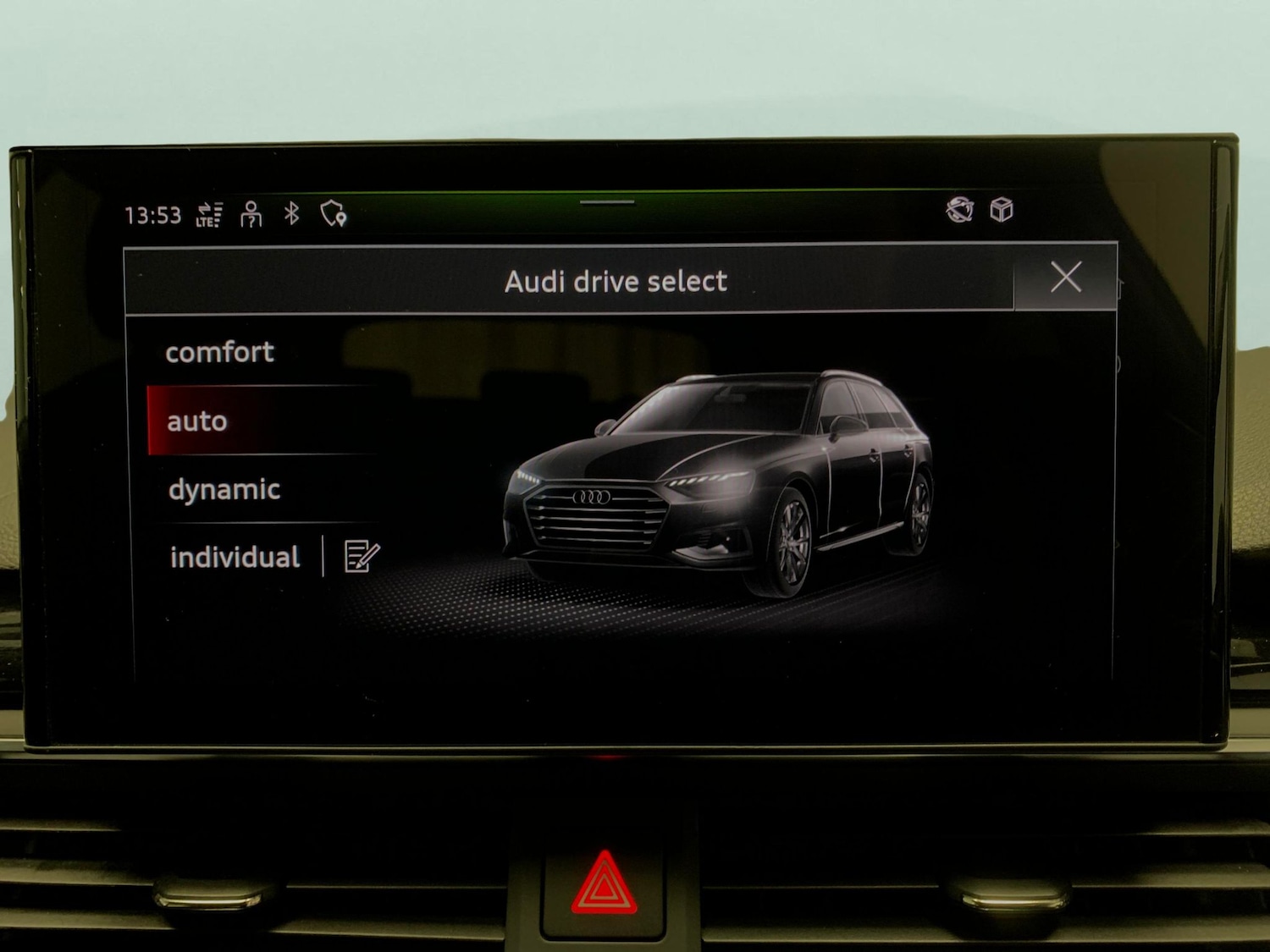1270x952 pixels.
Task: Tap the LTE signal strength indicator
Action: click(x=208, y=214)
